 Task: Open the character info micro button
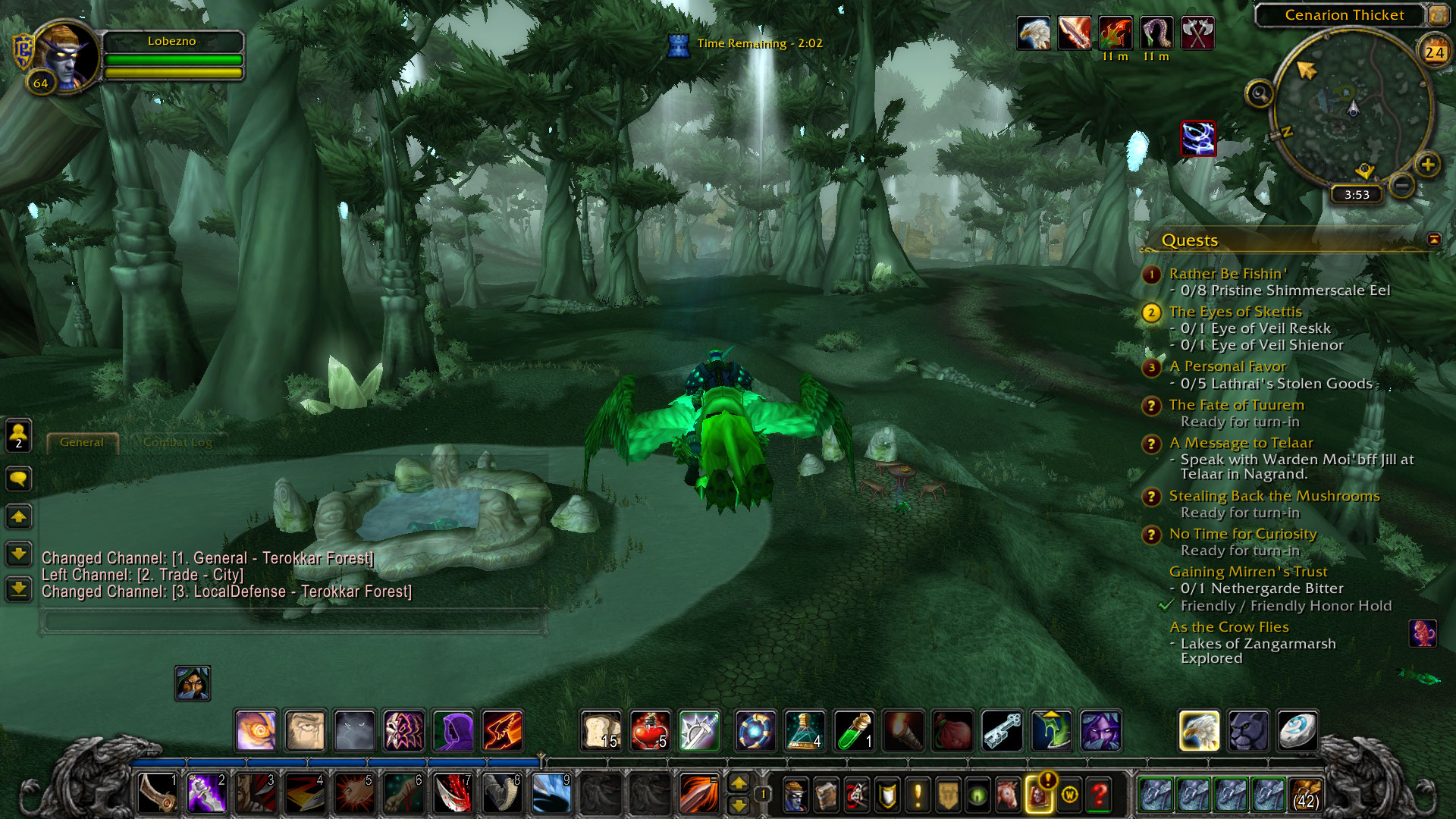click(x=795, y=794)
